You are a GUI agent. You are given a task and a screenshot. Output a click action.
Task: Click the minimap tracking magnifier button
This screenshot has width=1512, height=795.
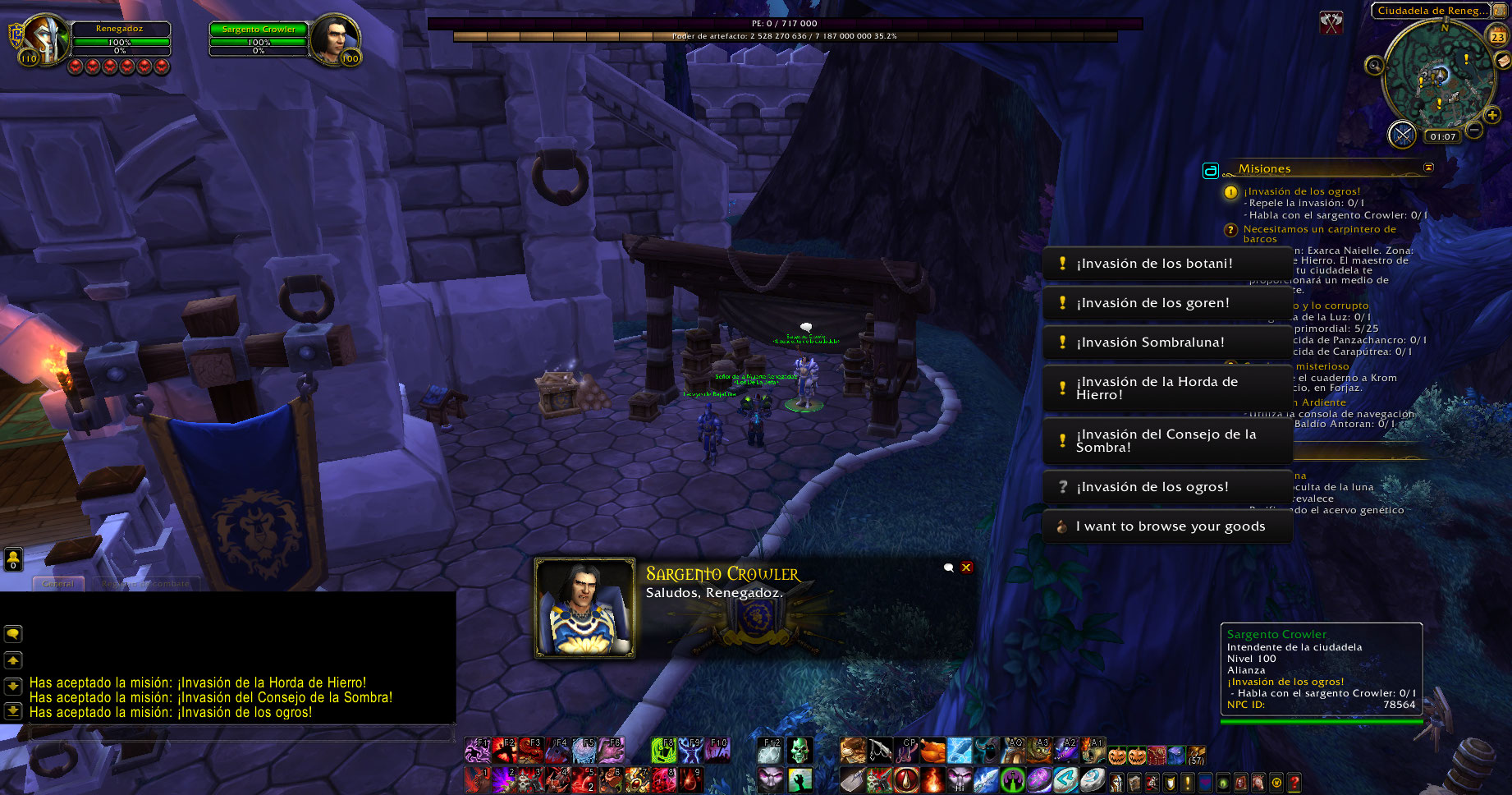point(1374,66)
